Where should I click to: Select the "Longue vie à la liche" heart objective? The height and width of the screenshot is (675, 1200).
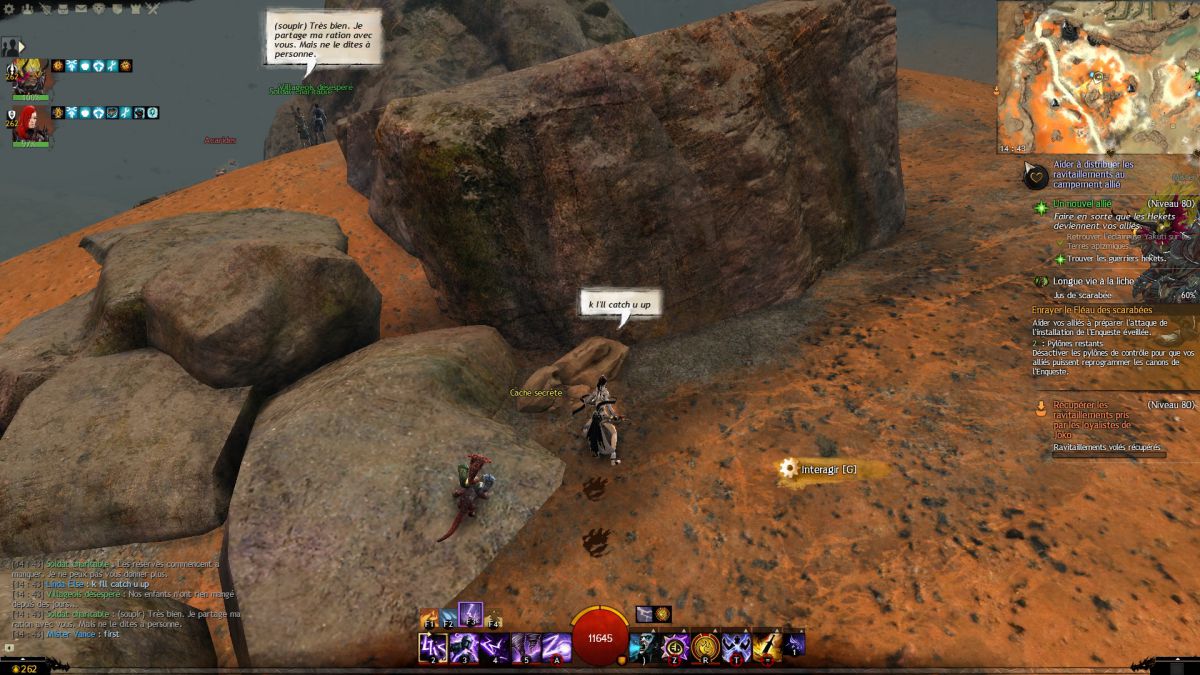(x=1093, y=281)
